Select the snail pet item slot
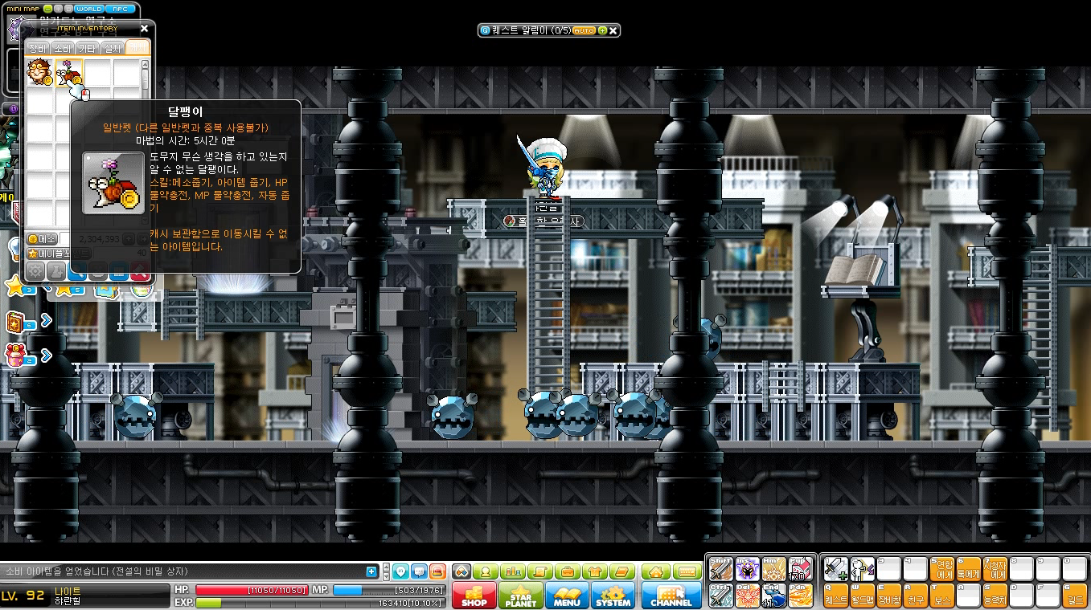Image resolution: width=1091 pixels, height=610 pixels. pyautogui.click(x=69, y=73)
